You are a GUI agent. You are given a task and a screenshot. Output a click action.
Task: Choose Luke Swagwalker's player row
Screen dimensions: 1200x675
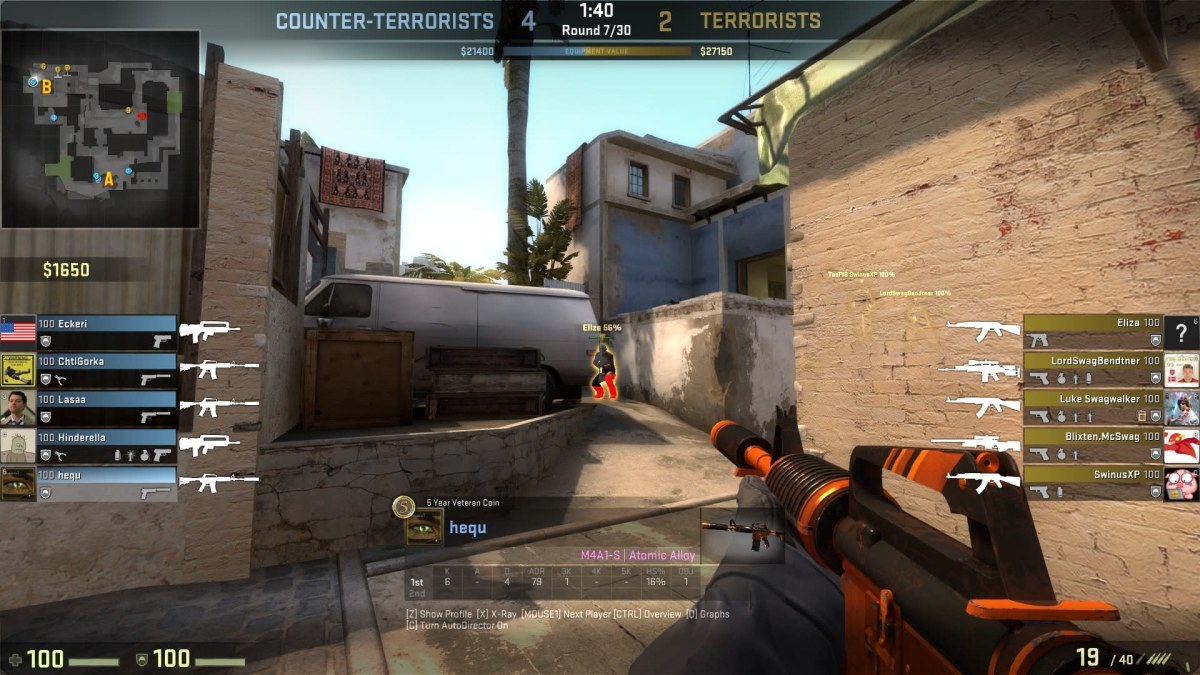click(x=1092, y=408)
